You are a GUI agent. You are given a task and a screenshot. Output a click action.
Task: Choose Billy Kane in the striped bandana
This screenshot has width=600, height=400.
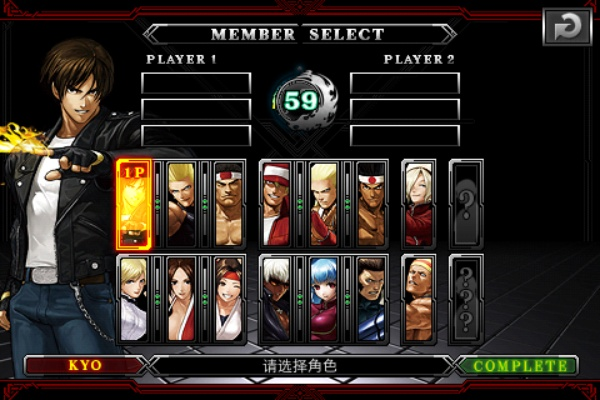pos(419,300)
